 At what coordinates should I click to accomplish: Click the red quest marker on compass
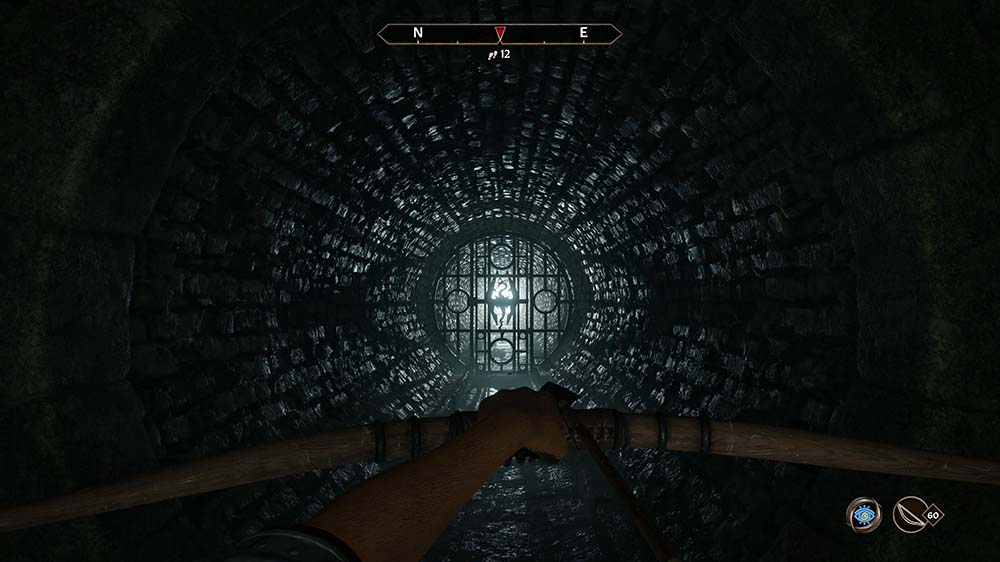500,34
